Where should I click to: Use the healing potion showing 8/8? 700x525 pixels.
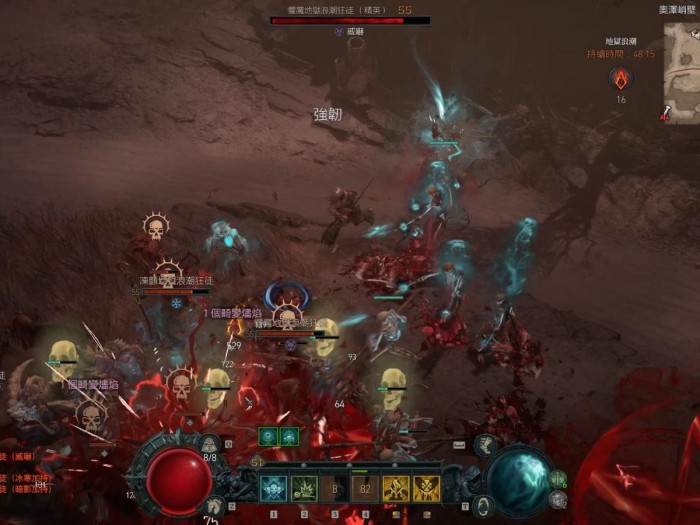(x=210, y=444)
